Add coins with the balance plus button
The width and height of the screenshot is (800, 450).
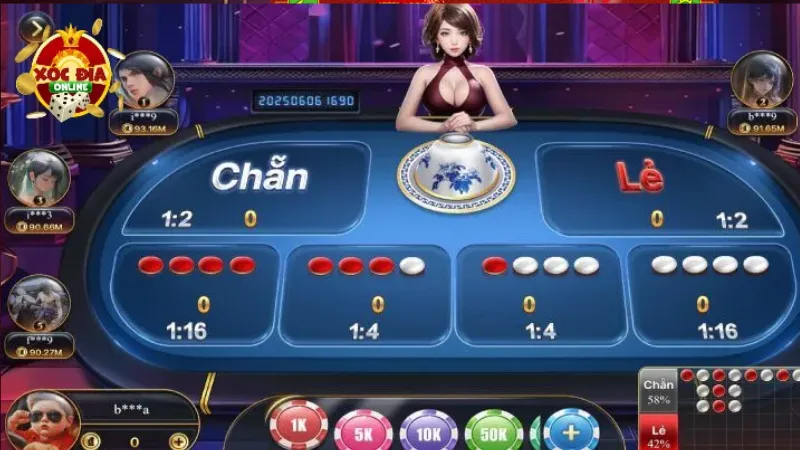pyautogui.click(x=178, y=441)
